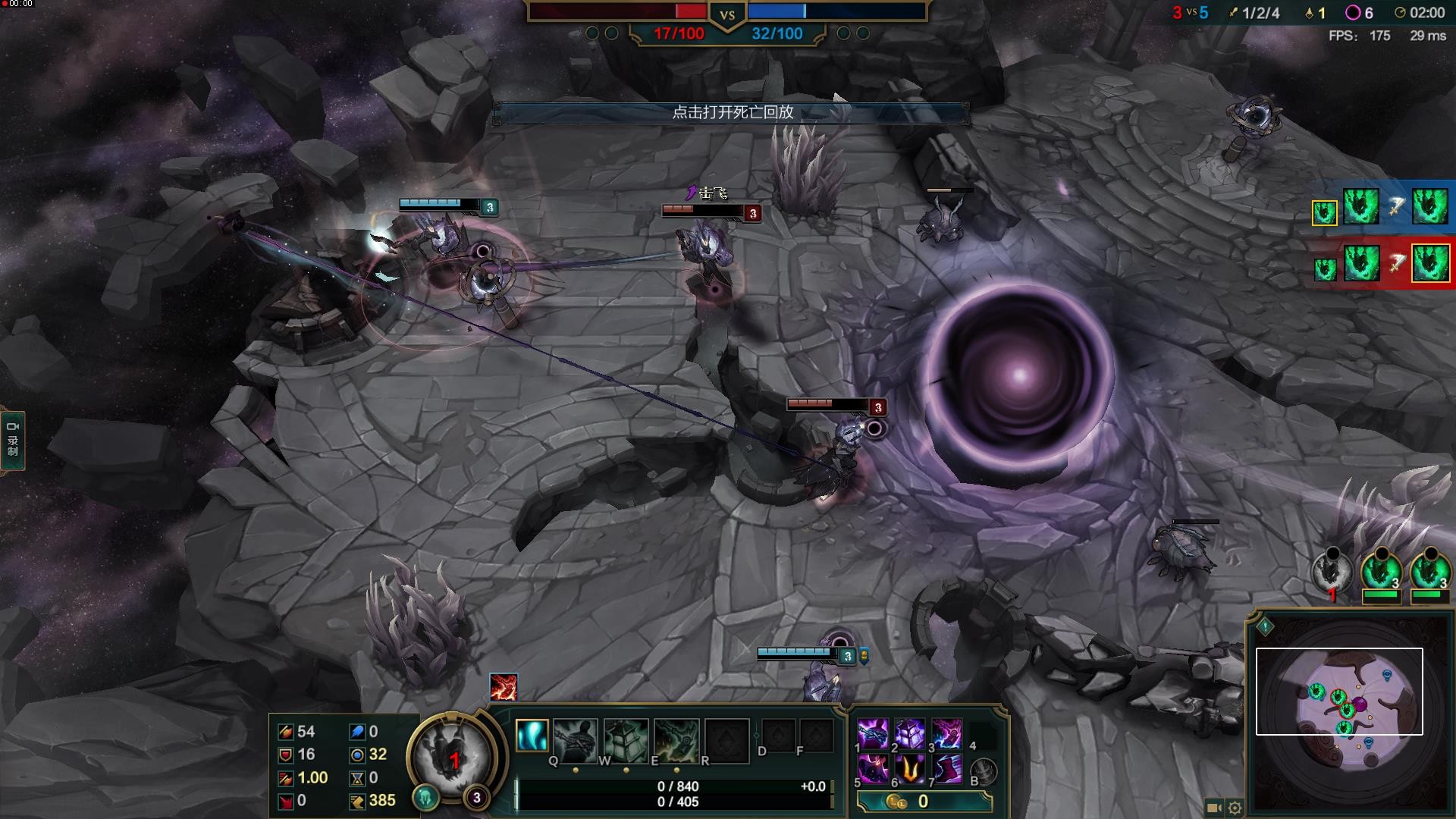Activate the recall button labeled B

pyautogui.click(x=984, y=771)
